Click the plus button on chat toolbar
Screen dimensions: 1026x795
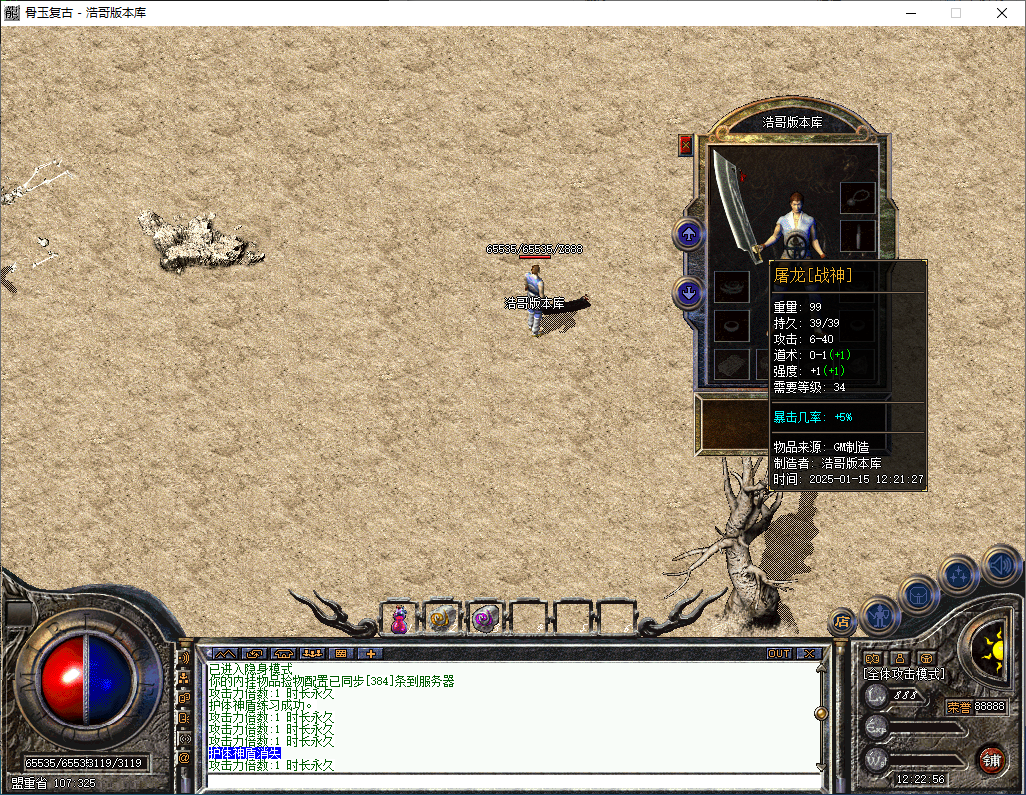(370, 654)
